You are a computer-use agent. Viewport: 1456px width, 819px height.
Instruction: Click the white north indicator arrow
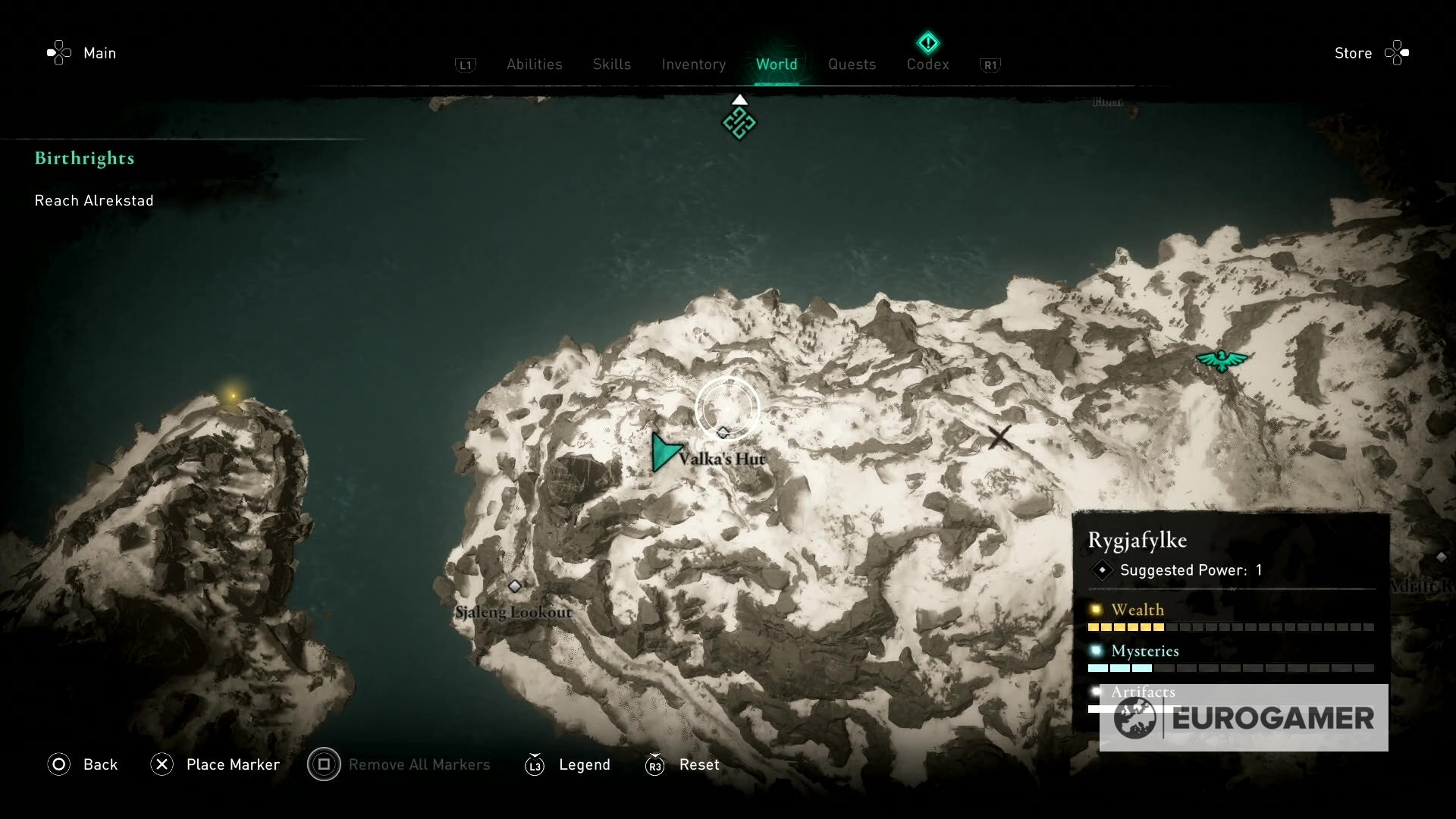(x=739, y=99)
